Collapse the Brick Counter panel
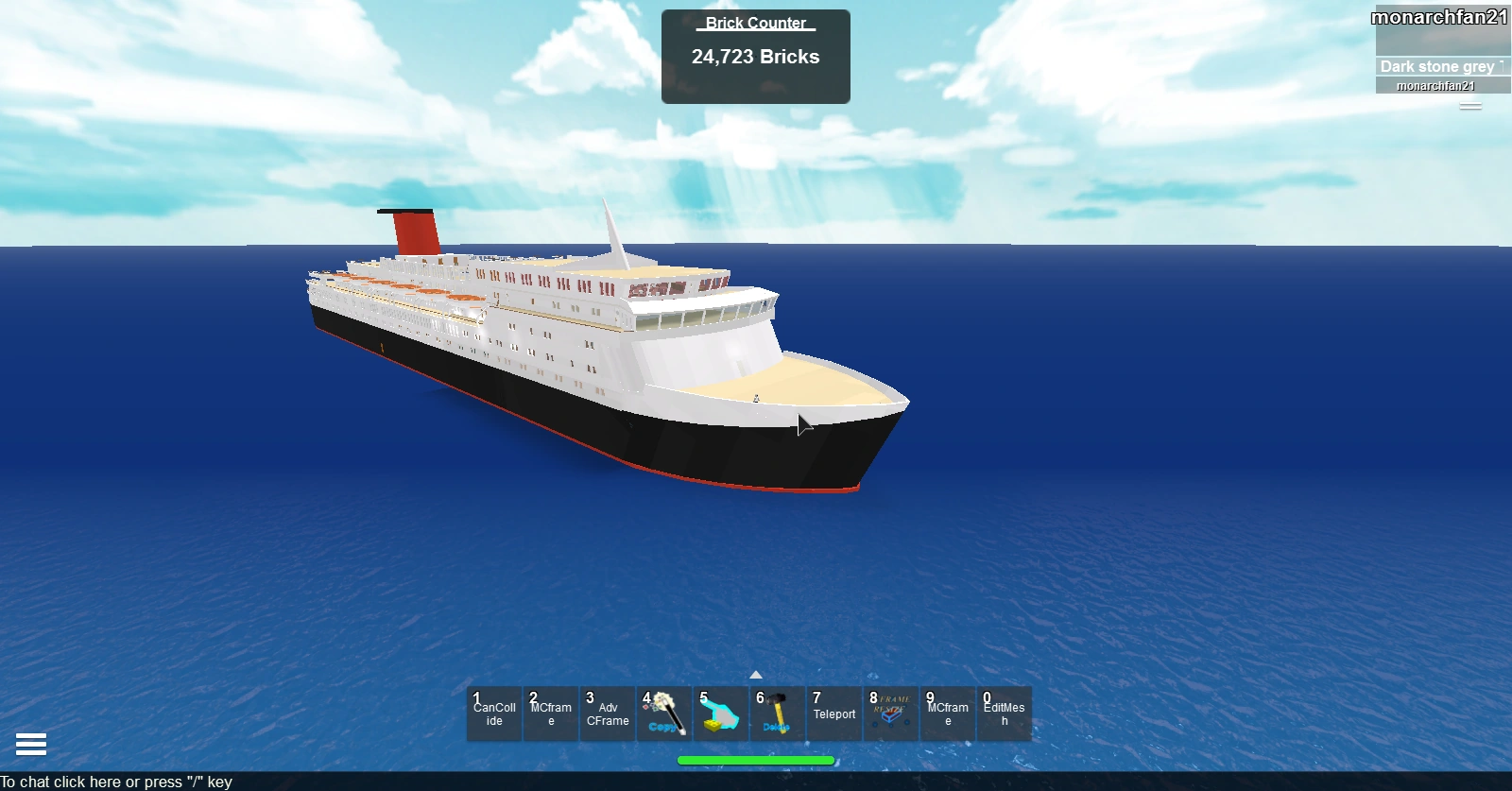 pos(754,23)
